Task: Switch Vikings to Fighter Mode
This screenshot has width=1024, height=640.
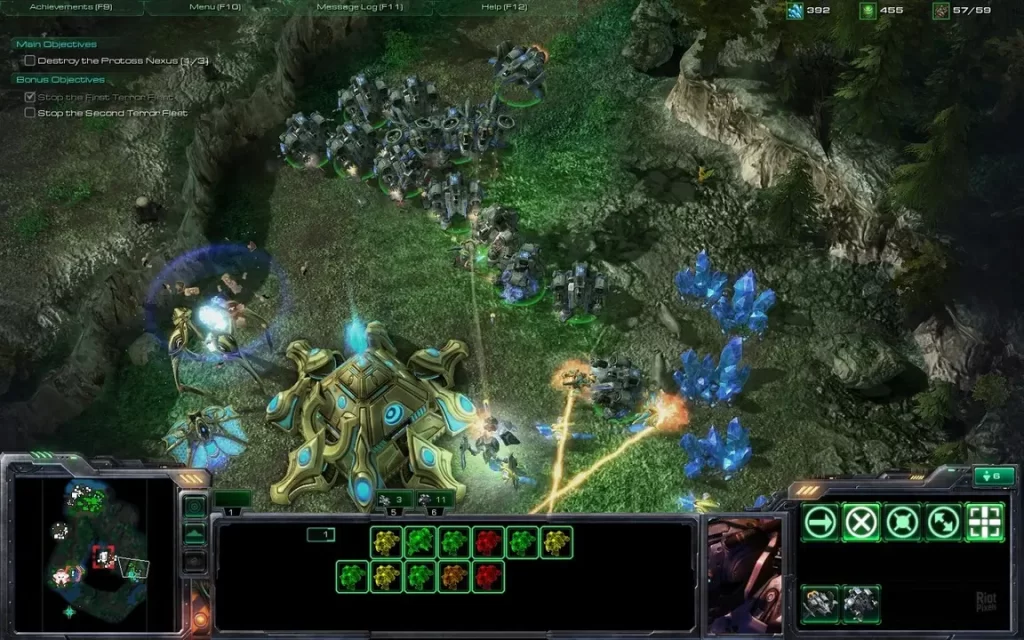Action: pyautogui.click(x=821, y=604)
